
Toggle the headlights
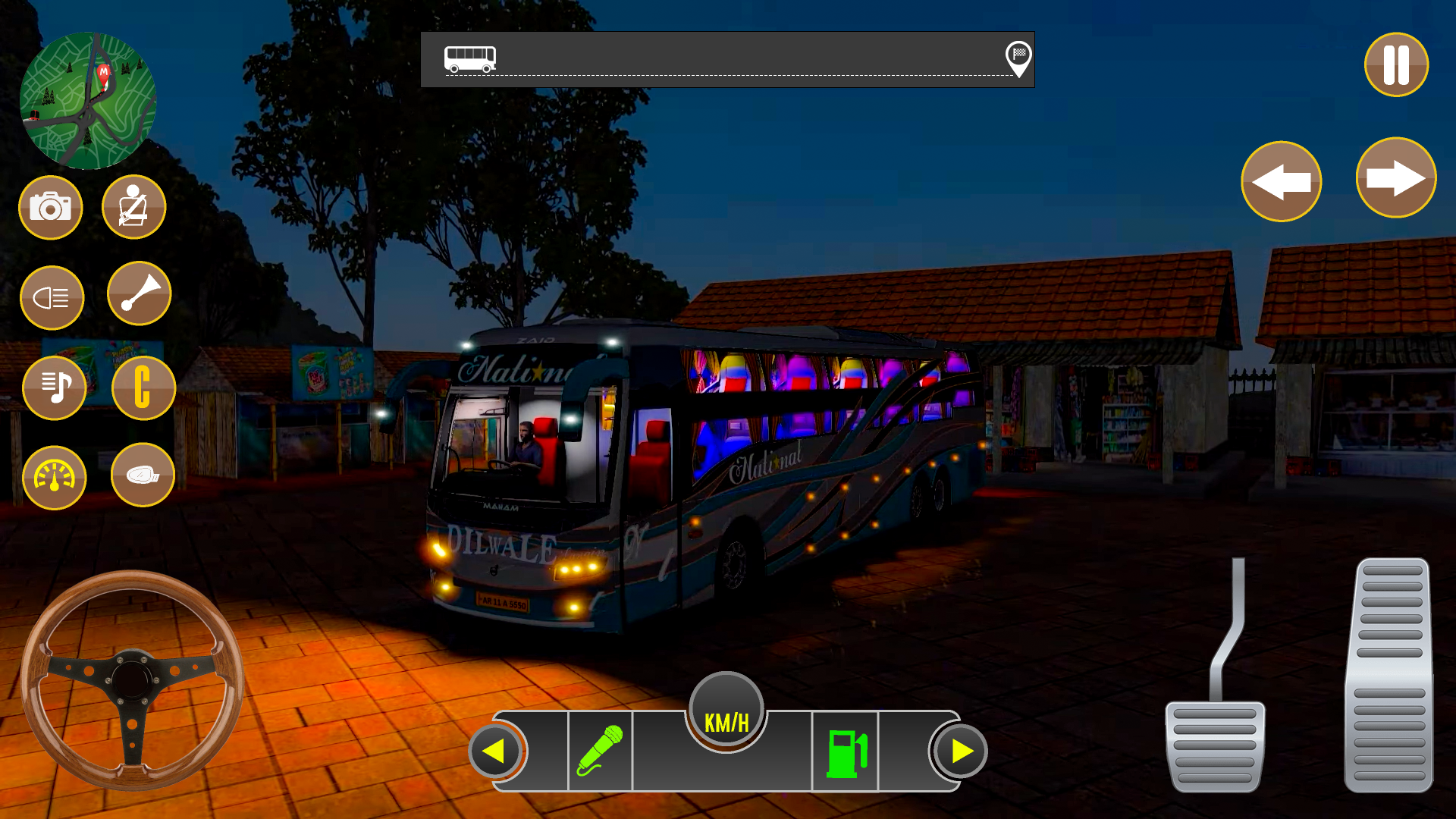click(x=52, y=297)
